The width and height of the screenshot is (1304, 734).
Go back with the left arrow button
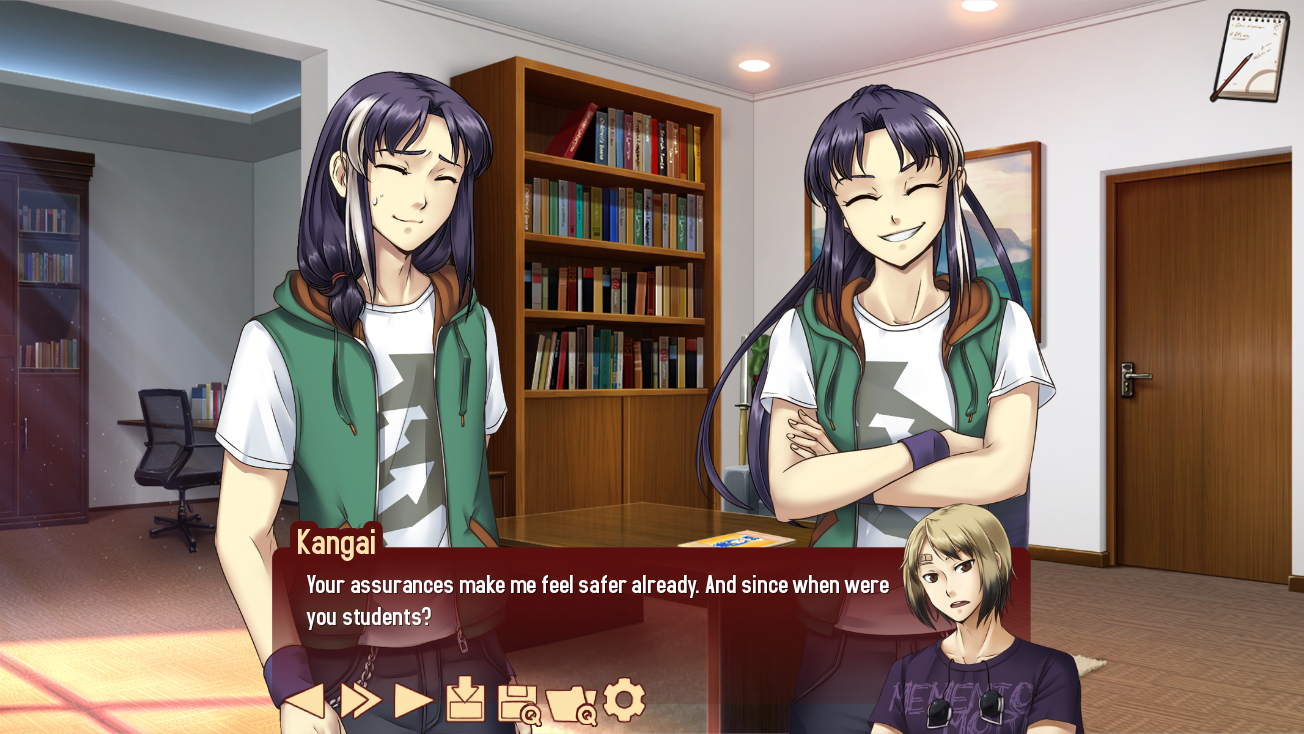click(x=305, y=700)
